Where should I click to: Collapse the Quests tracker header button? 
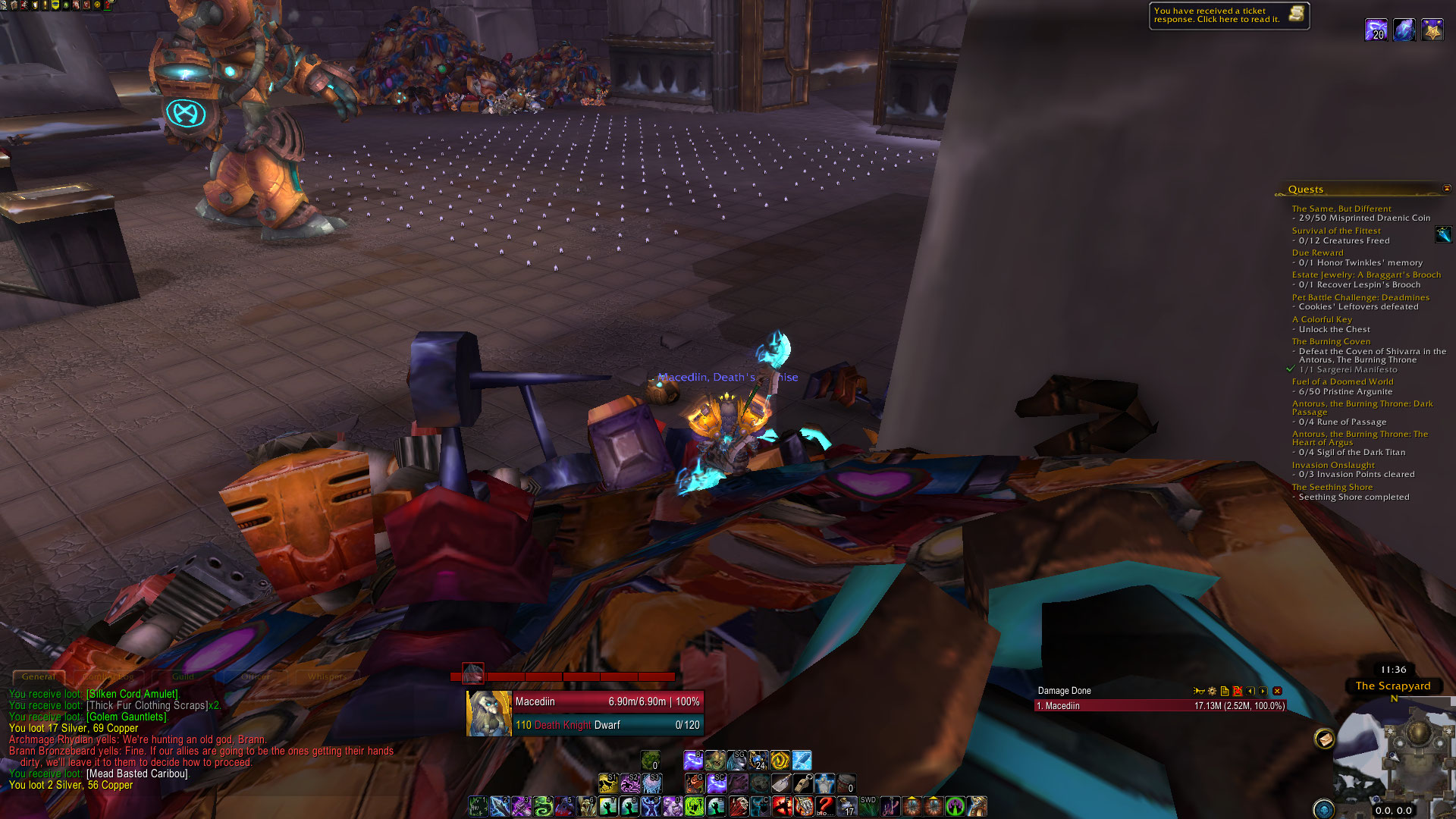(x=1446, y=189)
